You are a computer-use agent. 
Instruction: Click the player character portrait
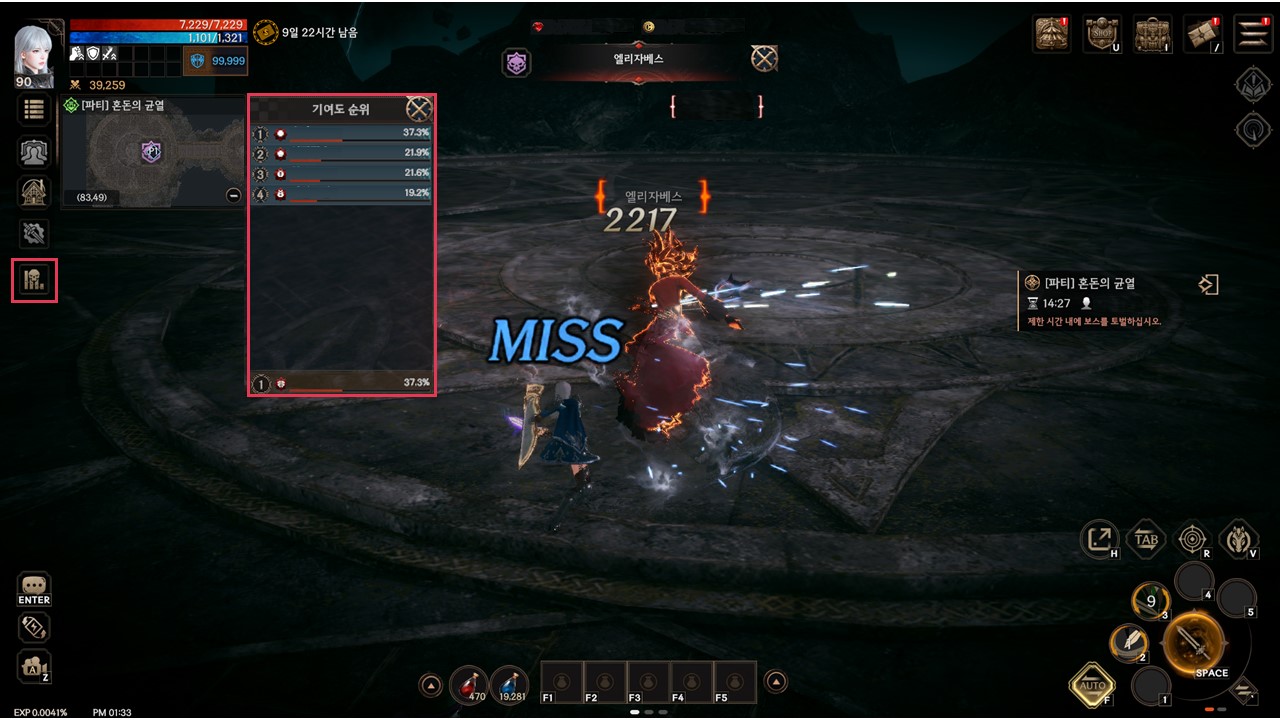tap(34, 52)
